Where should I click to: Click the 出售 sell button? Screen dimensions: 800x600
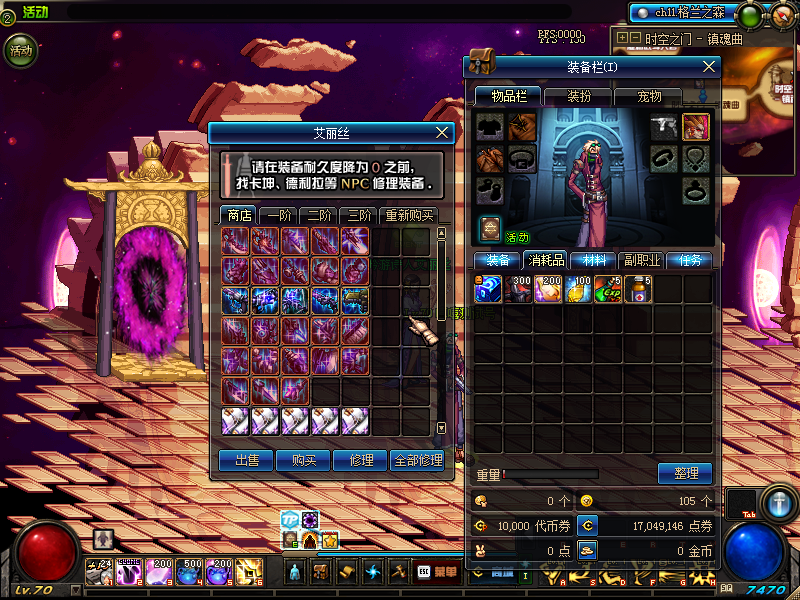(x=246, y=460)
